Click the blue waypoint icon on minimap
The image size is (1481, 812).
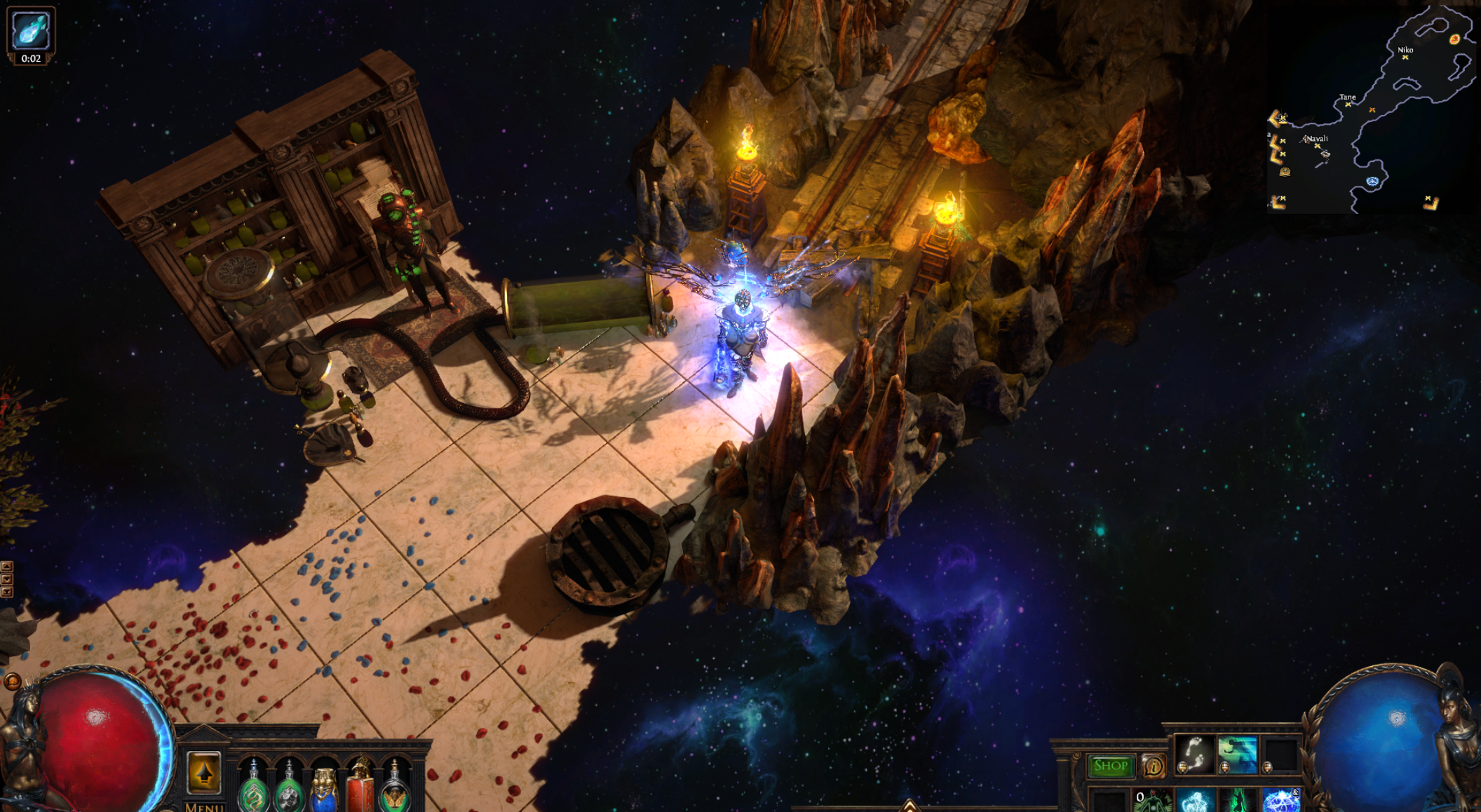[x=1372, y=182]
